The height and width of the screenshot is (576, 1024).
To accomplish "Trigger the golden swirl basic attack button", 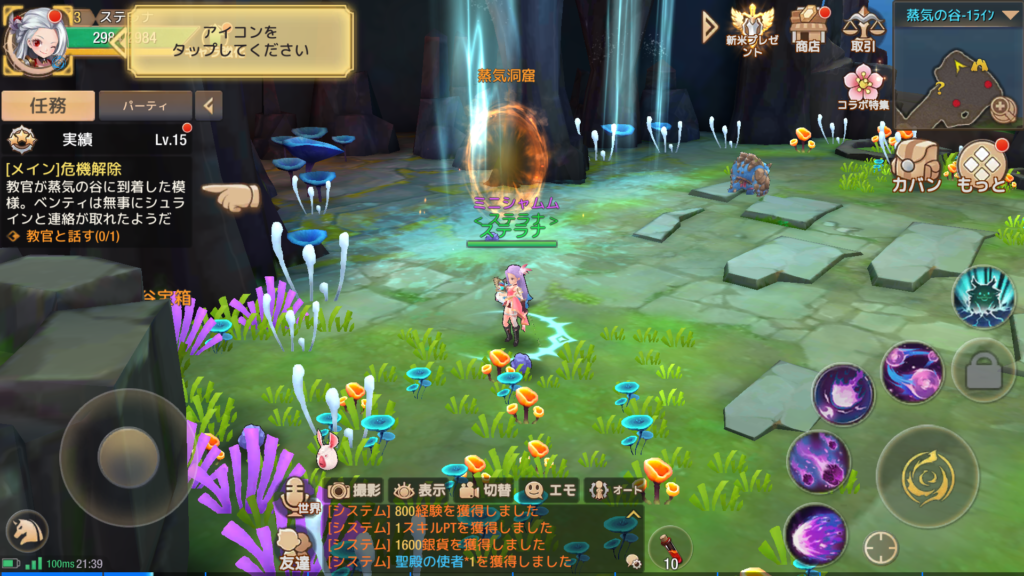I will point(920,473).
